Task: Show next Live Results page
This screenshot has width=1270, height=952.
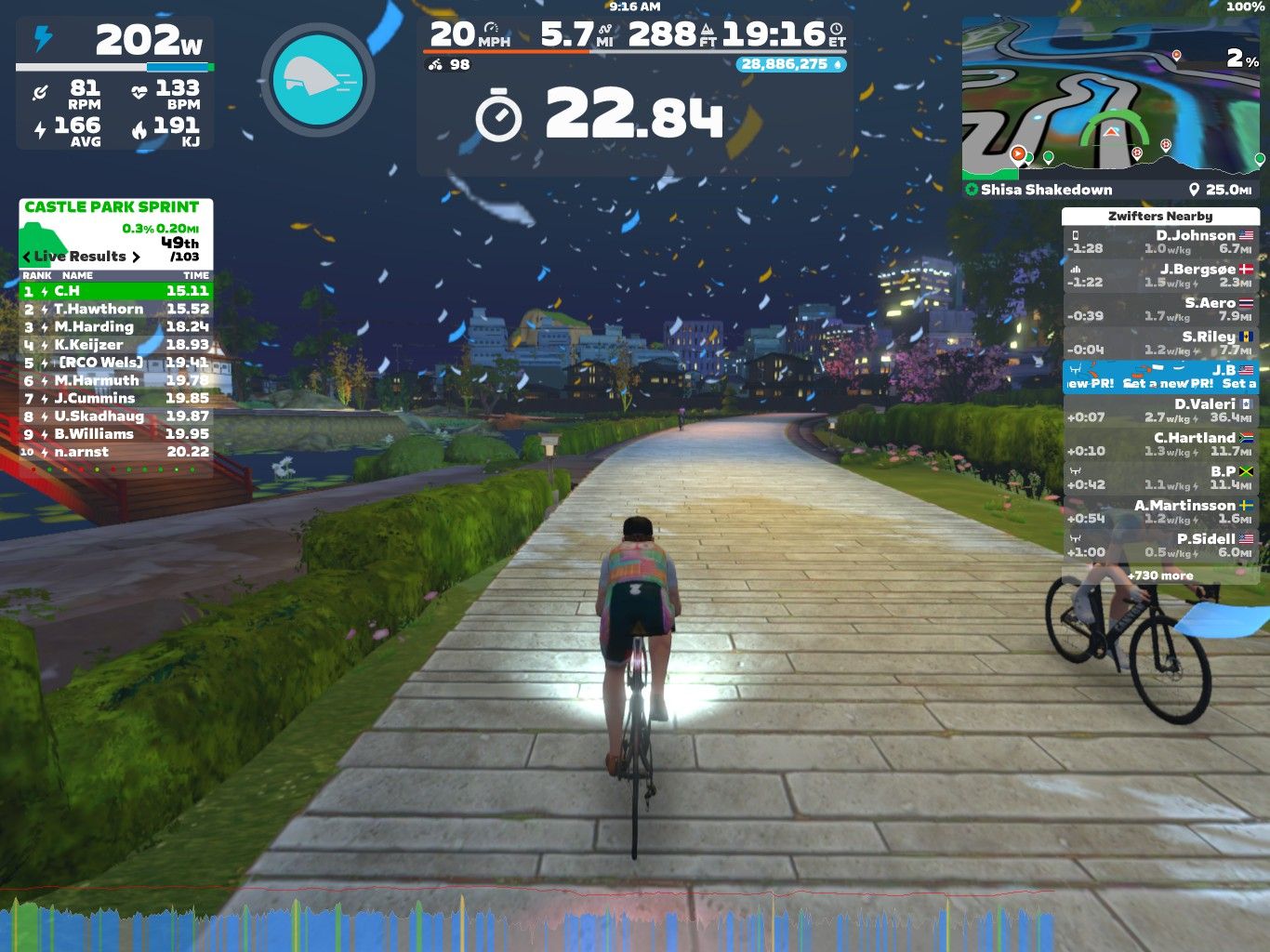Action: click(136, 257)
